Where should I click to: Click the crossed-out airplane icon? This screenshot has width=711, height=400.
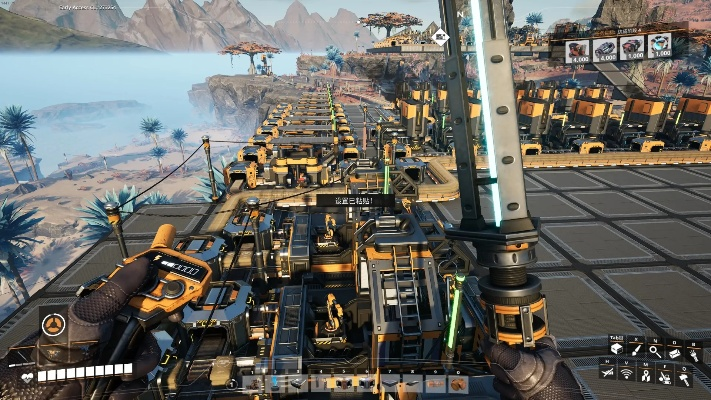pyautogui.click(x=608, y=372)
